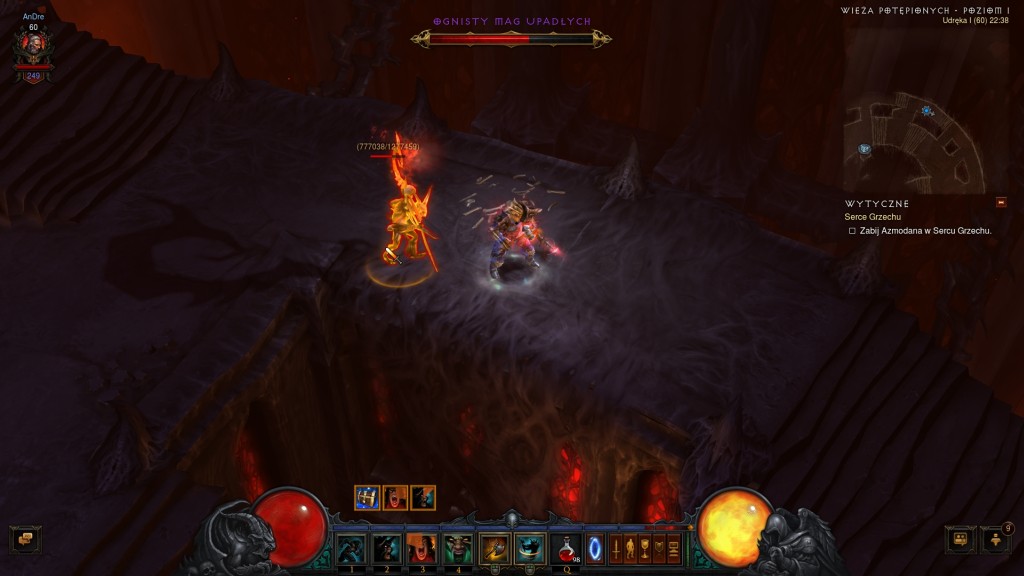The image size is (1024, 576).
Task: Click the treasure chest buff icon
Action: (367, 497)
